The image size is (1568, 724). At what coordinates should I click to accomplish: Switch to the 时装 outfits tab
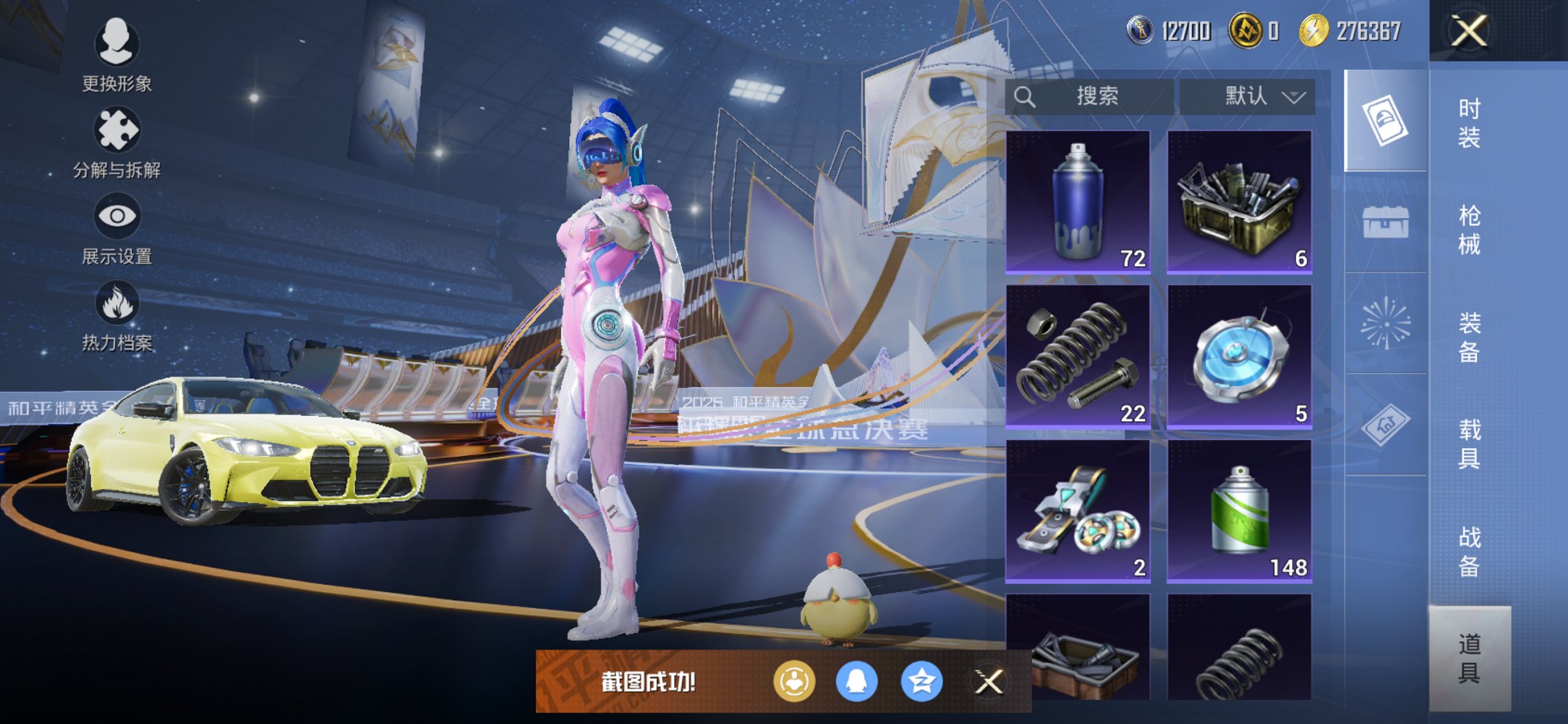tap(1469, 122)
